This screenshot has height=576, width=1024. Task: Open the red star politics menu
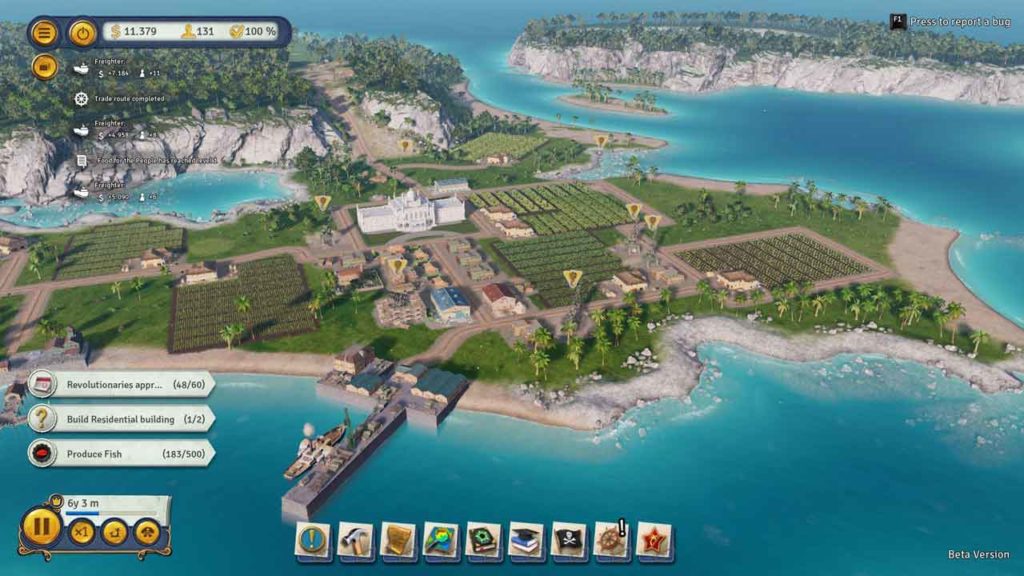tap(655, 540)
